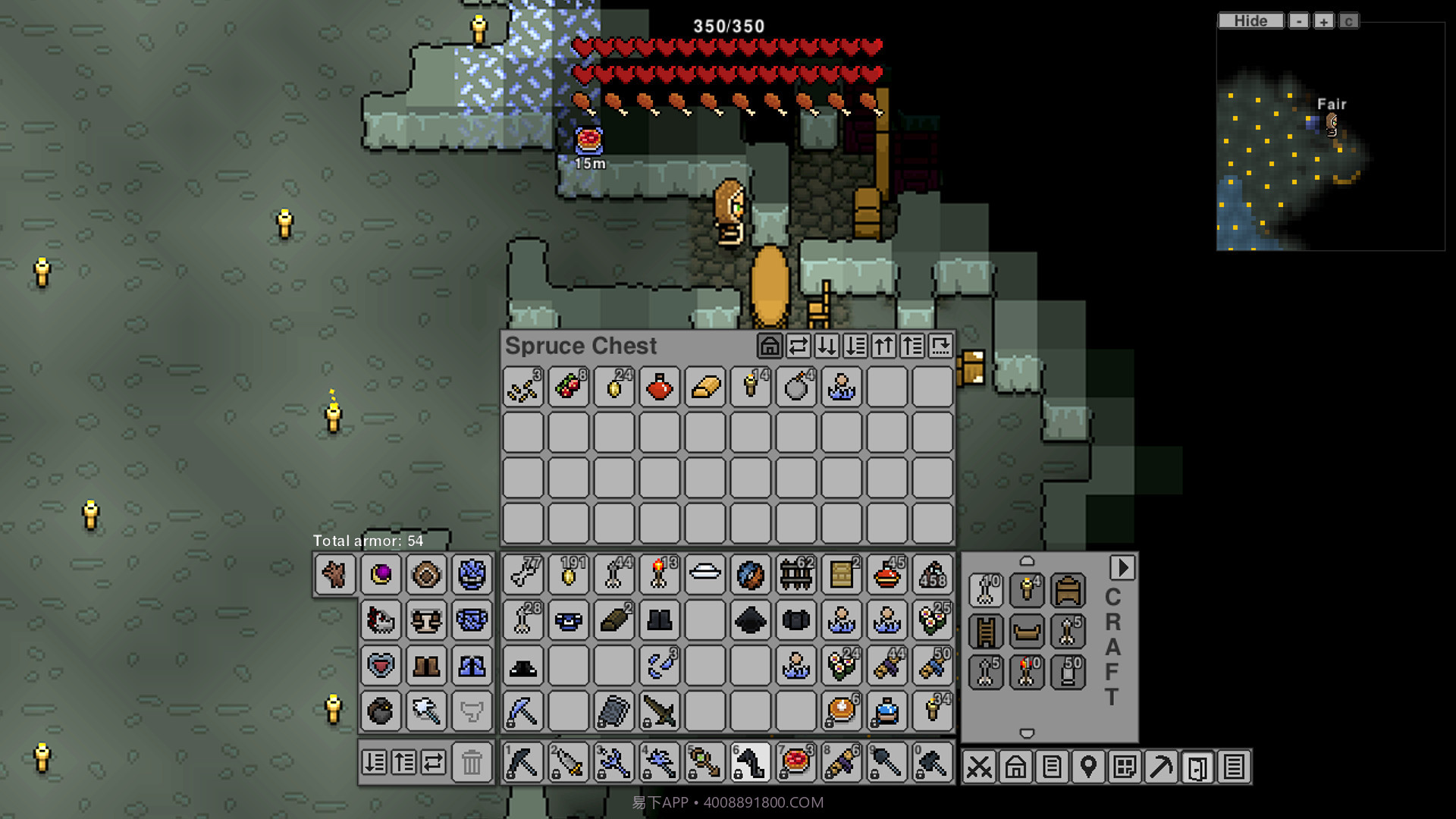Select the pickaxe in hotbar slot one
Image resolution: width=1456 pixels, height=819 pixels.
(x=522, y=762)
